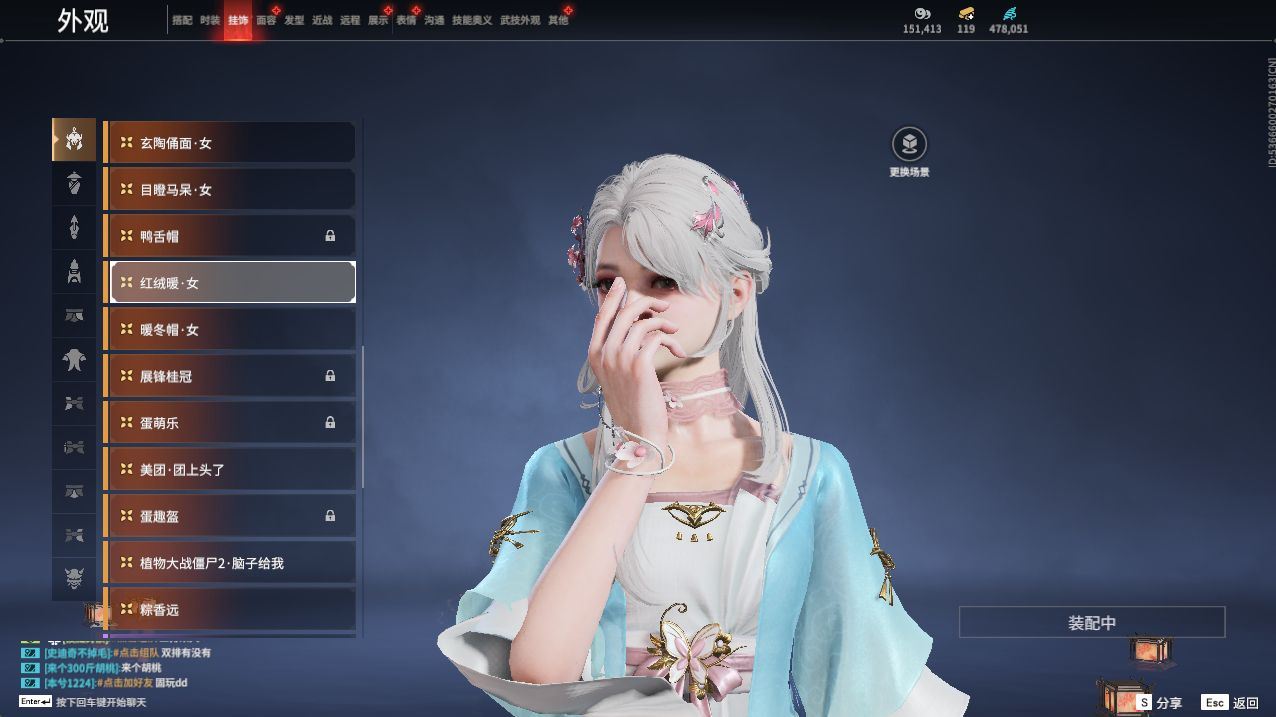
Task: Open the 表情 tab
Action: 406,20
